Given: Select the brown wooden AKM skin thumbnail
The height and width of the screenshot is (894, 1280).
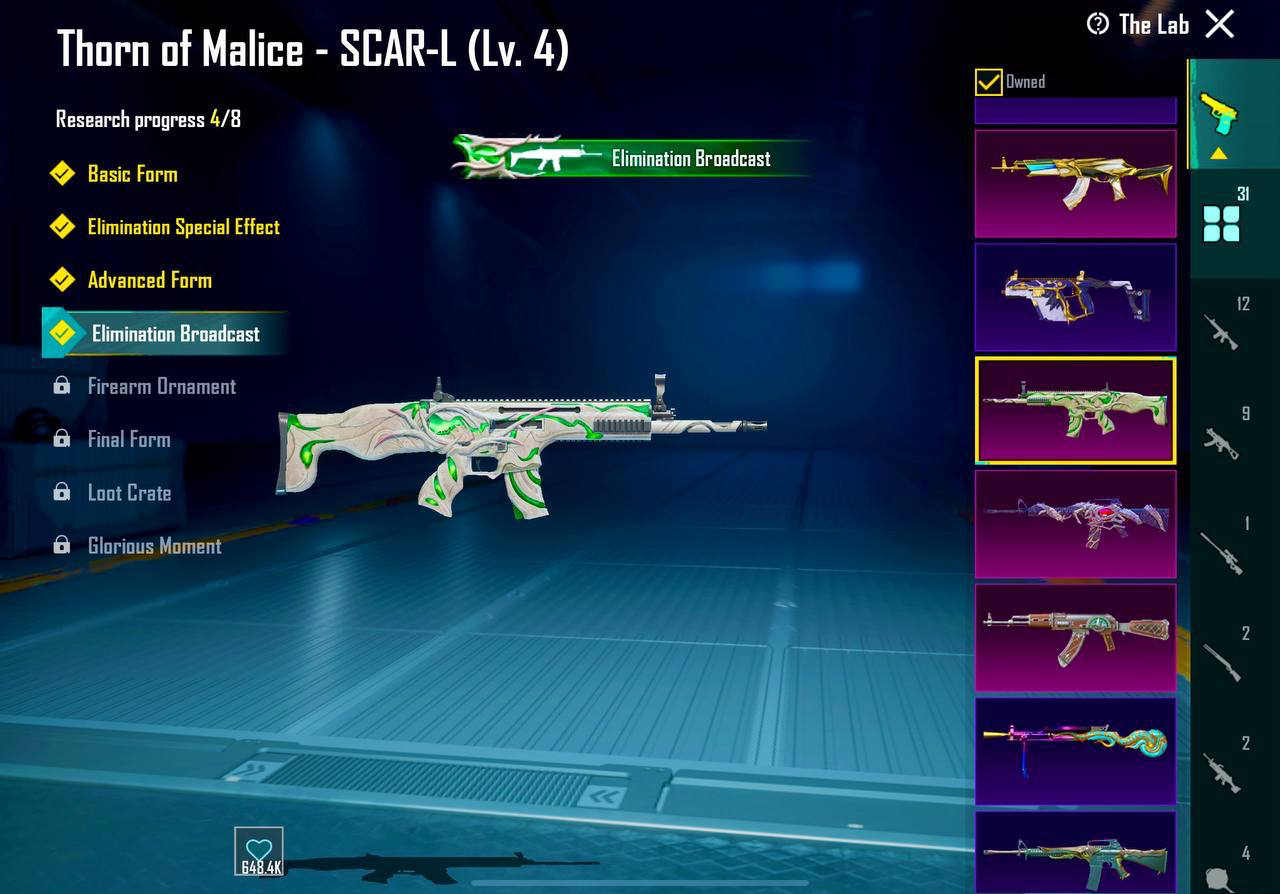Looking at the screenshot, I should click(1075, 638).
